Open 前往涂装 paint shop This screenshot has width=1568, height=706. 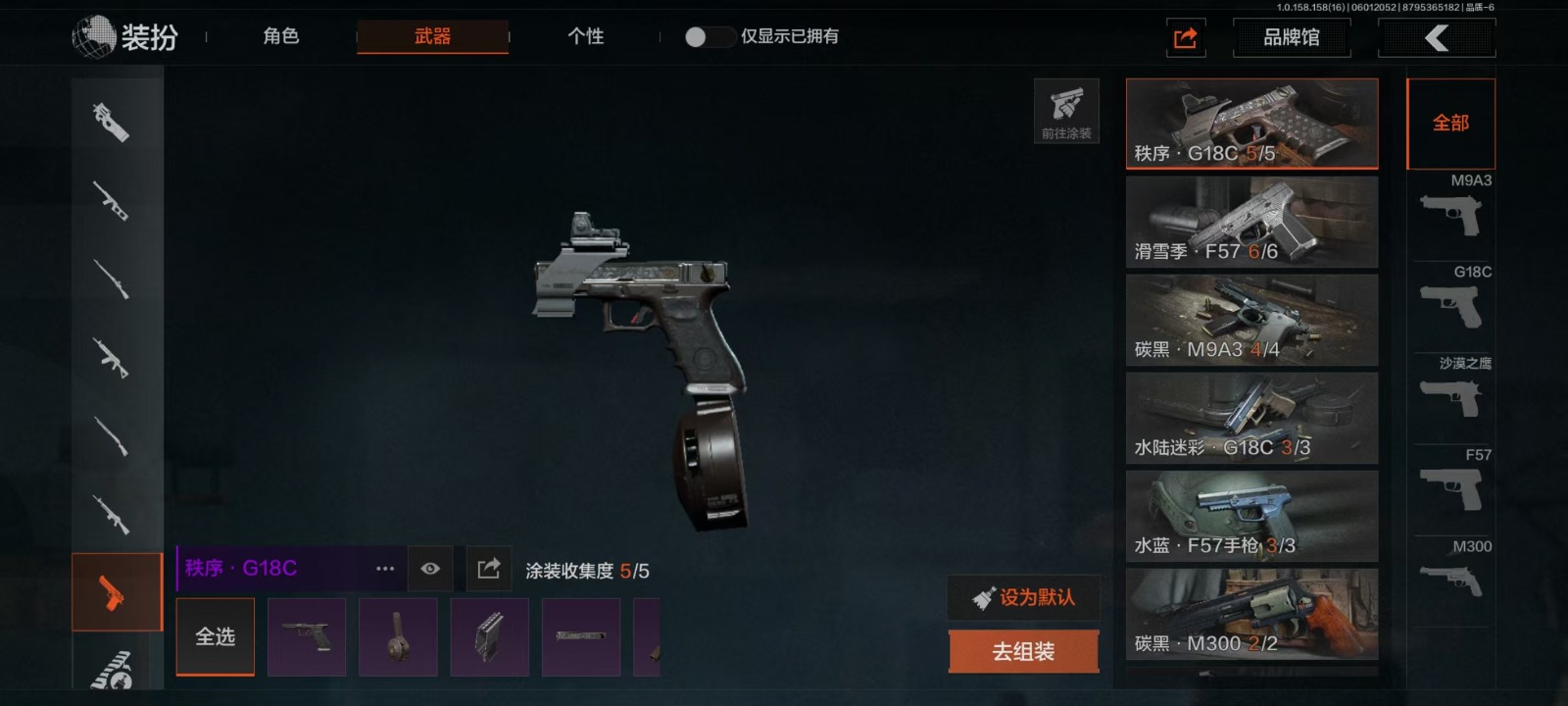[1066, 111]
